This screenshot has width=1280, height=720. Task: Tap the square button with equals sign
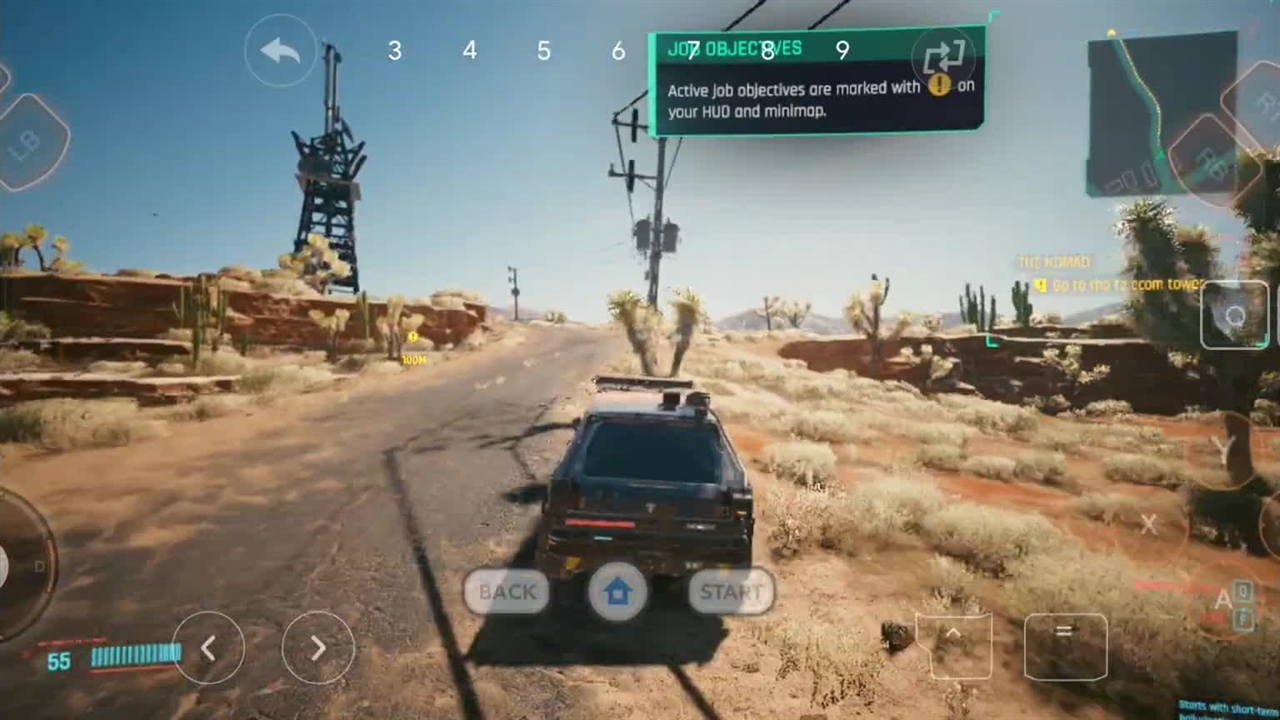click(1065, 646)
